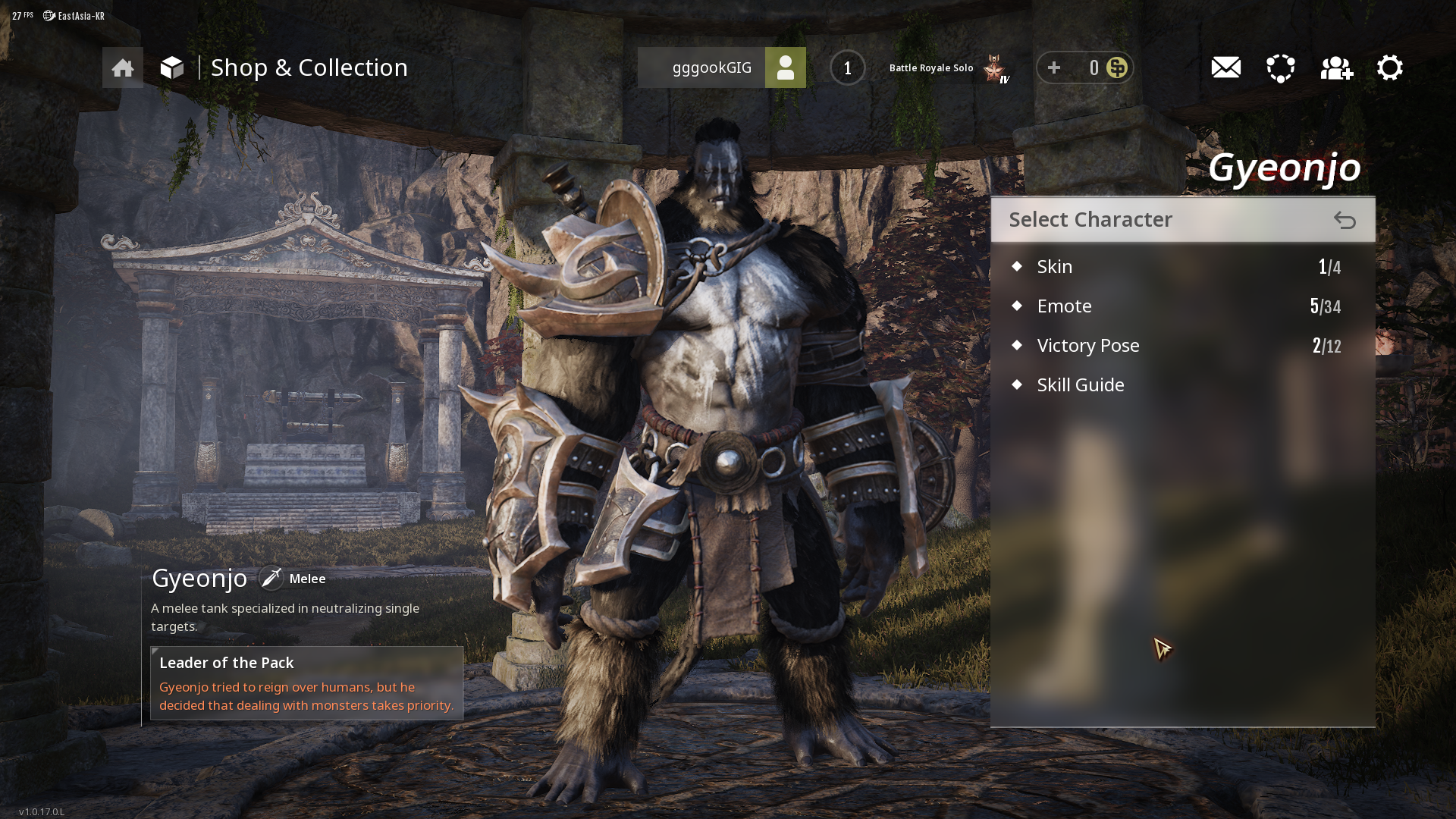Open gggookGIG player profile
Image resolution: width=1456 pixels, height=819 pixels.
click(785, 68)
